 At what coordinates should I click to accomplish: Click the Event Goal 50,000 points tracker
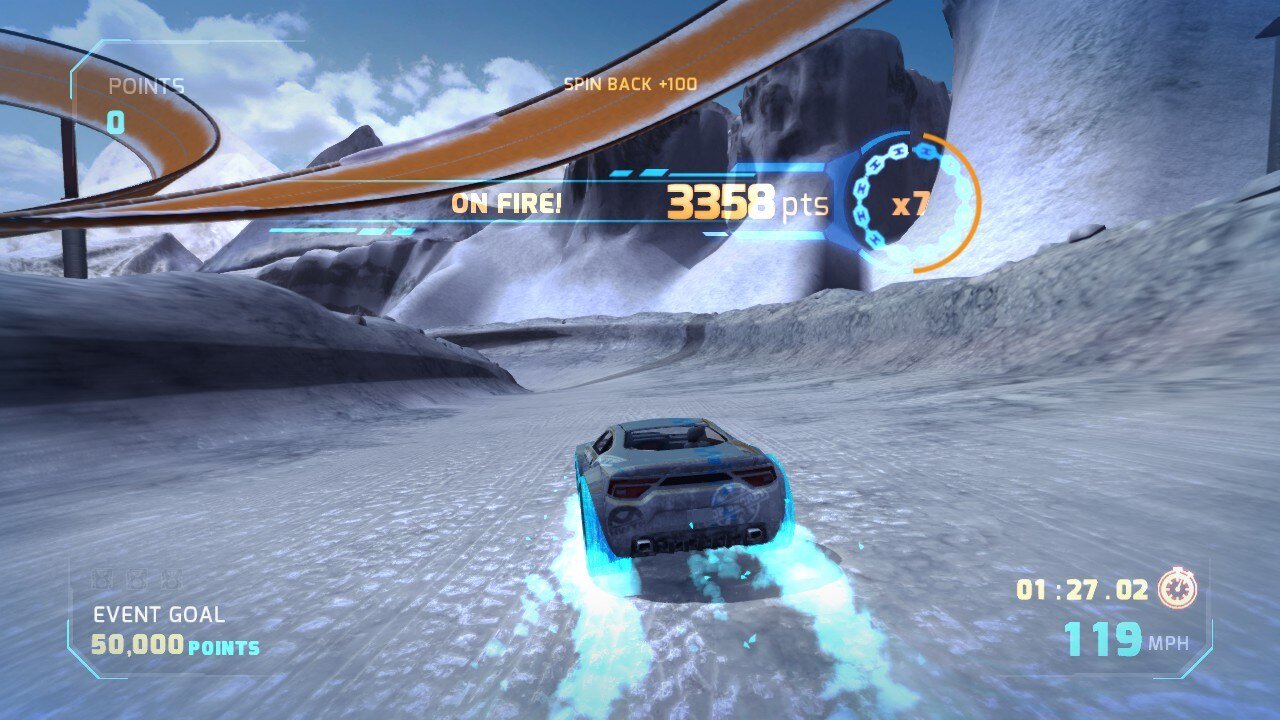pos(175,632)
